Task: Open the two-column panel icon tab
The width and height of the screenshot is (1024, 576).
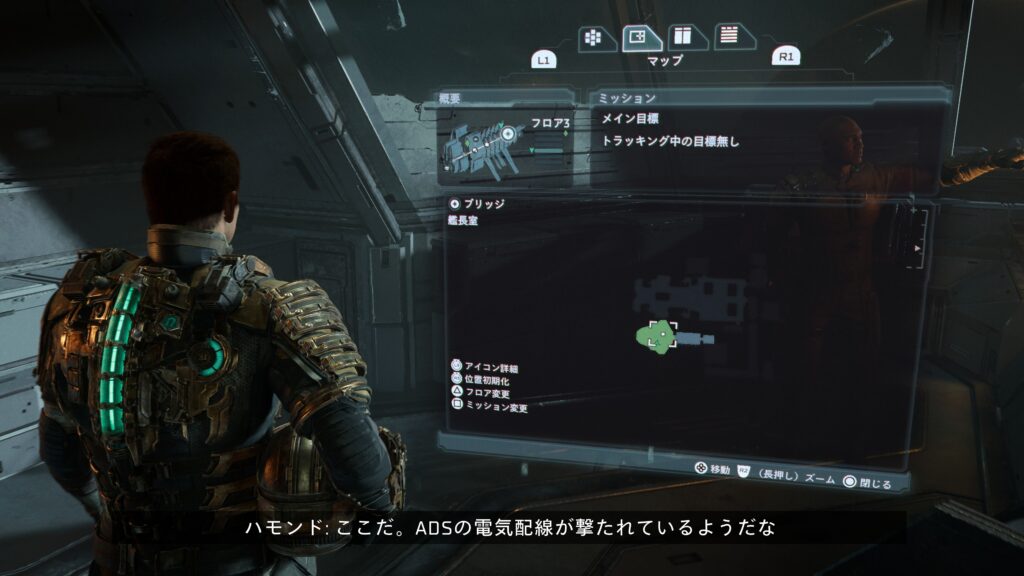Action: pos(686,37)
